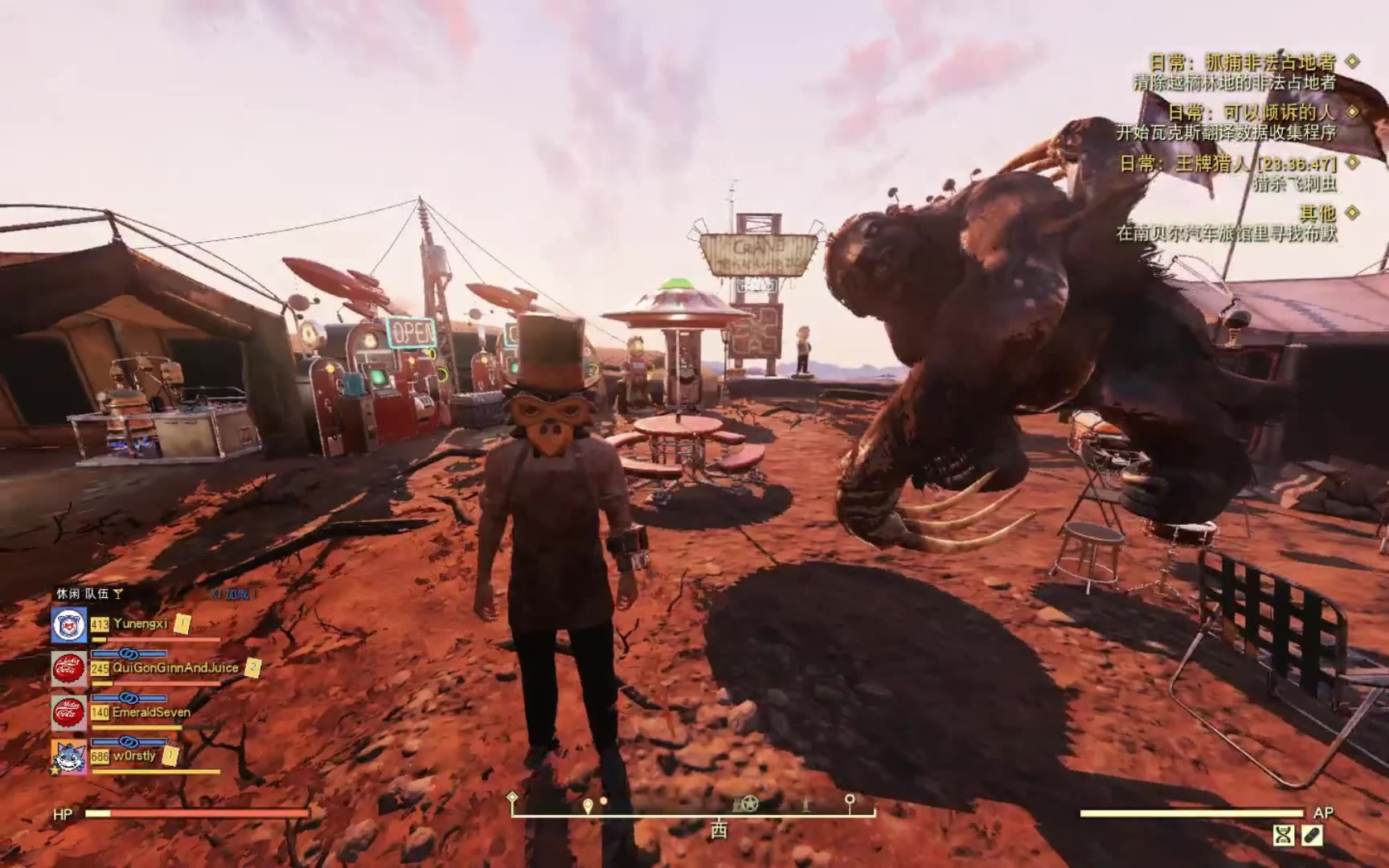
Task: Click the mutation DNA status icon
Action: [1284, 836]
